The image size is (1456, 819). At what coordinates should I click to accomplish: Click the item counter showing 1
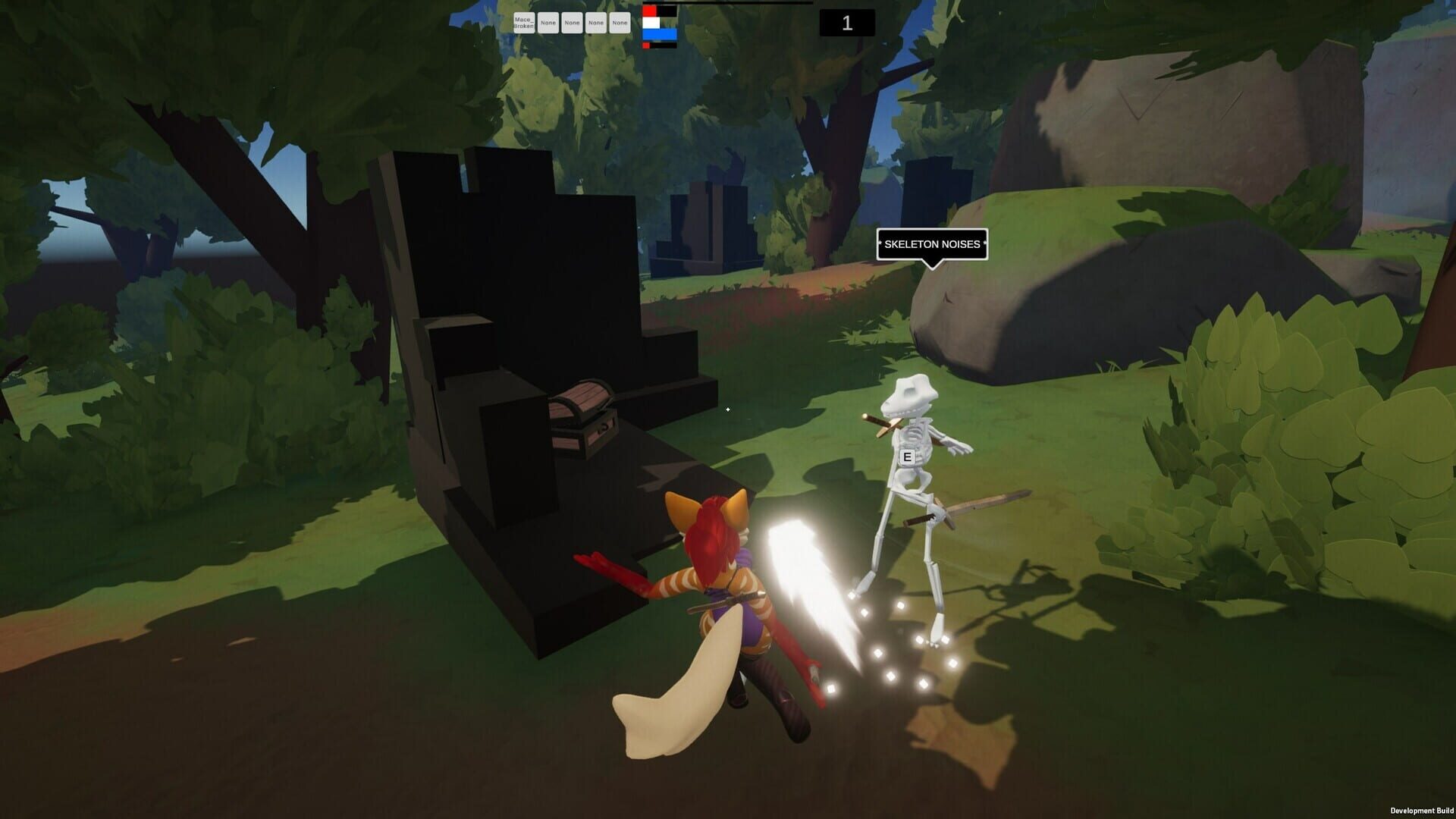(846, 23)
